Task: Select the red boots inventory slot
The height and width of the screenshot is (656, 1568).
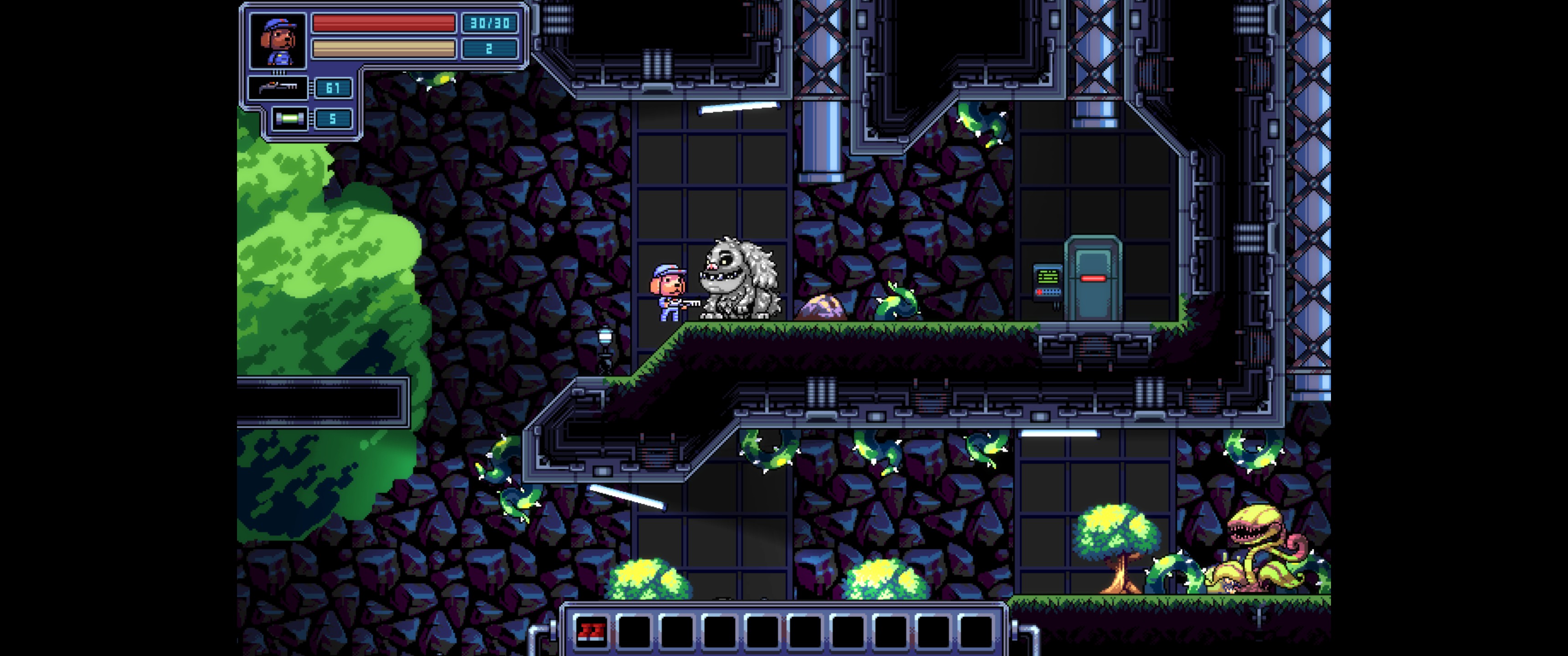Action: click(x=591, y=632)
